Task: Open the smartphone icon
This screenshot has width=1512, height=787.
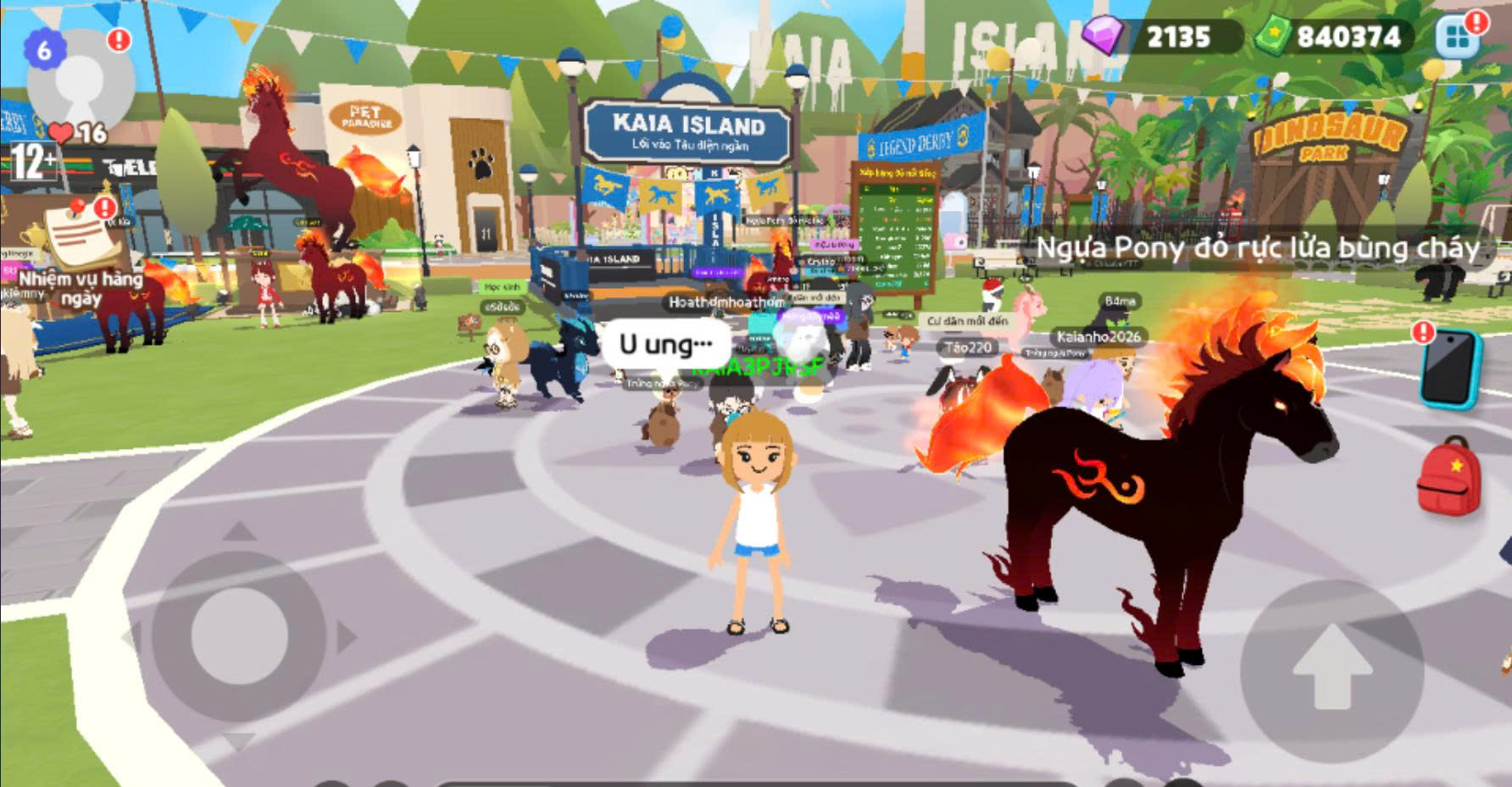Action: pos(1450,369)
